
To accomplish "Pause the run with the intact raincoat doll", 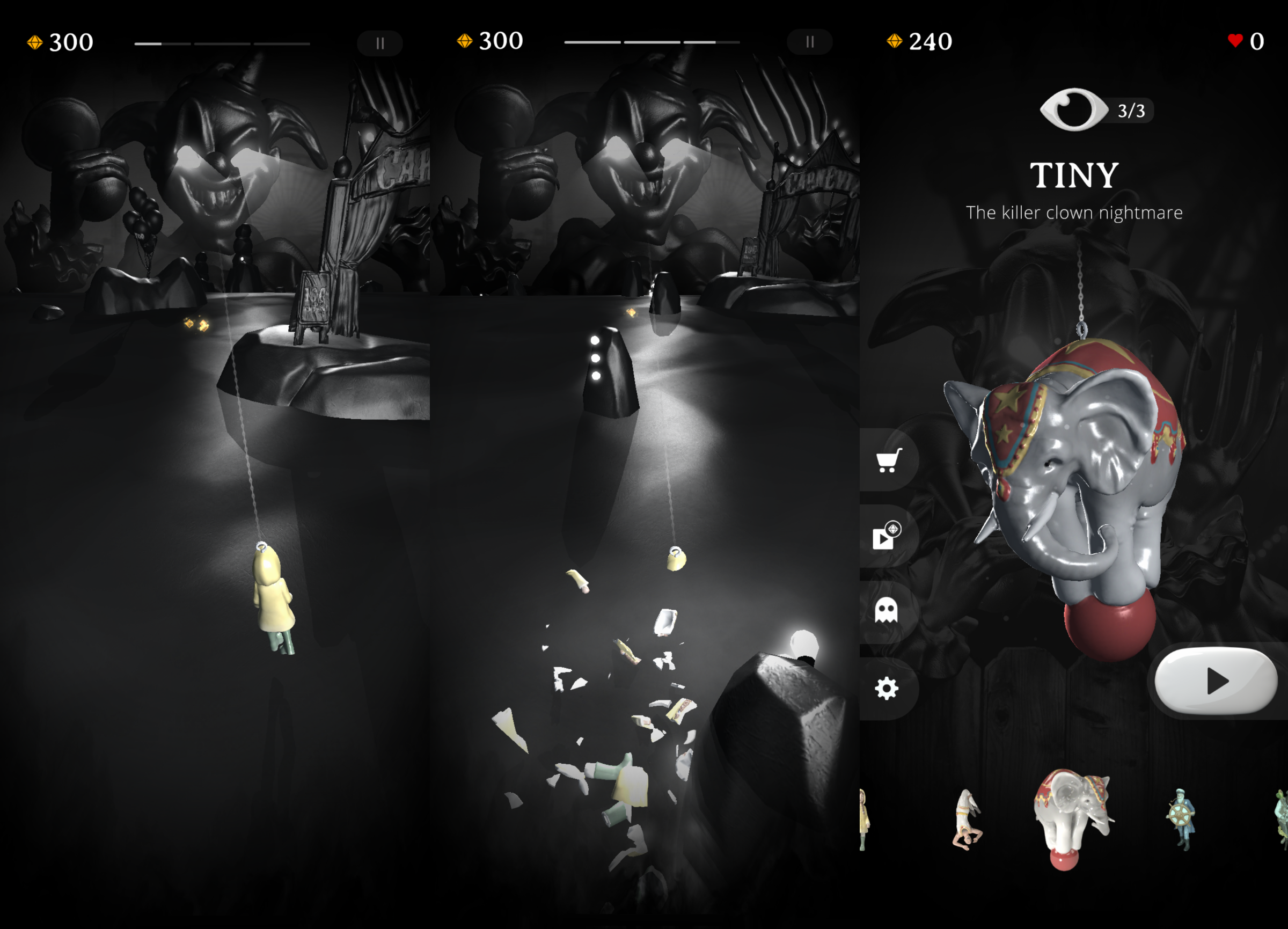I will coord(380,43).
